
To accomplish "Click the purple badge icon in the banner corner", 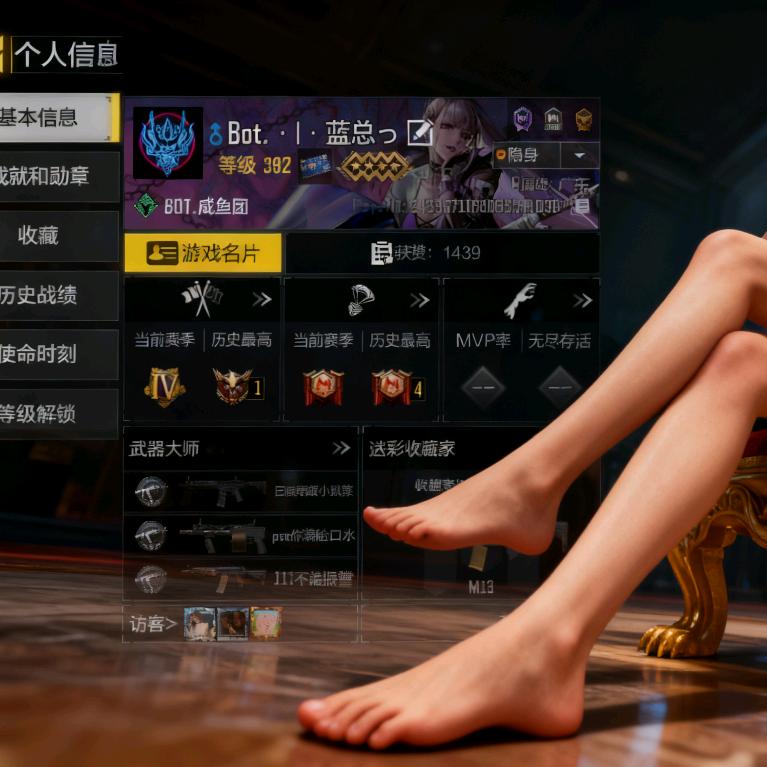I will [522, 120].
